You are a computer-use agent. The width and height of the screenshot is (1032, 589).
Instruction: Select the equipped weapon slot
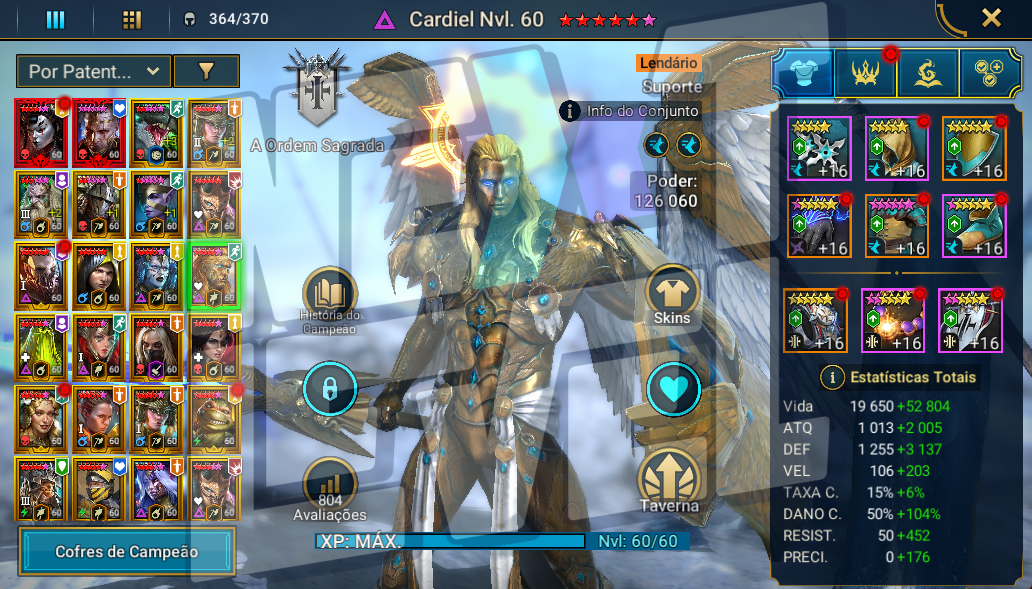[818, 147]
